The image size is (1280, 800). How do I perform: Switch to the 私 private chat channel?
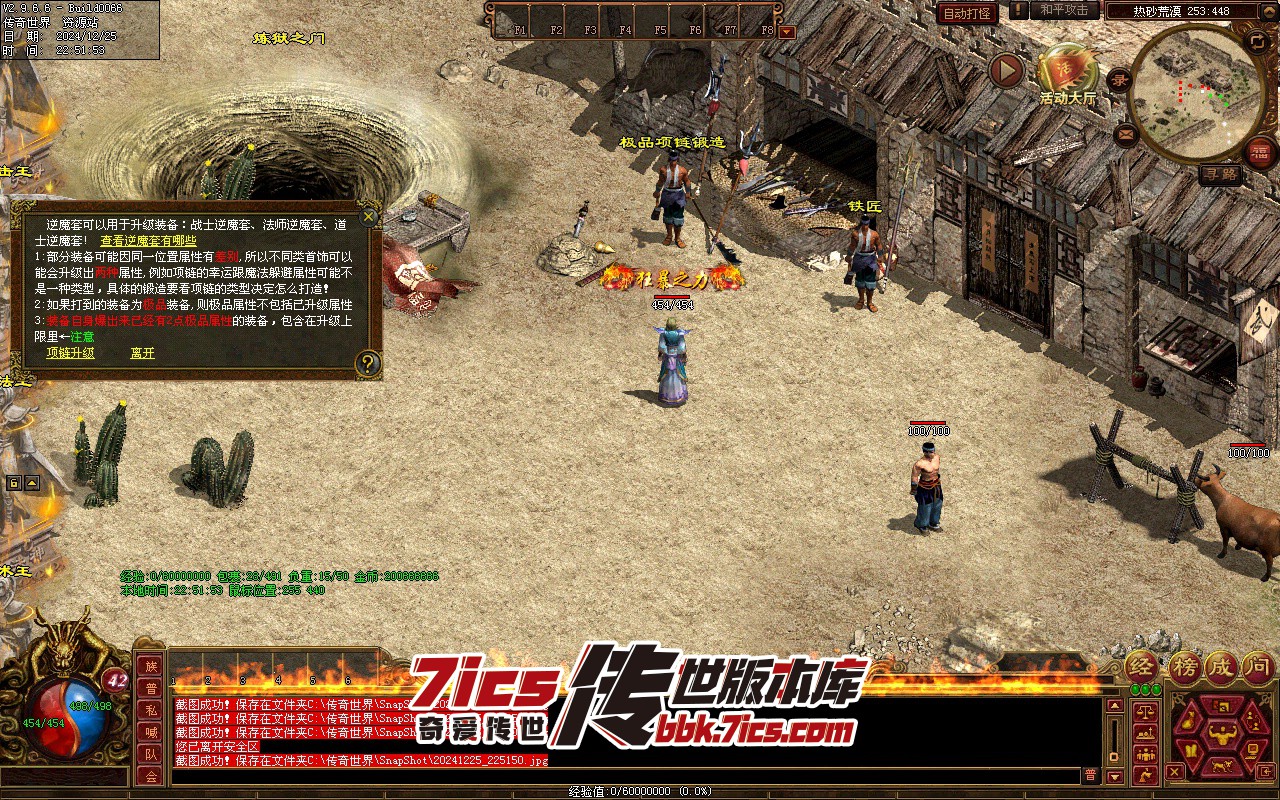[150, 710]
